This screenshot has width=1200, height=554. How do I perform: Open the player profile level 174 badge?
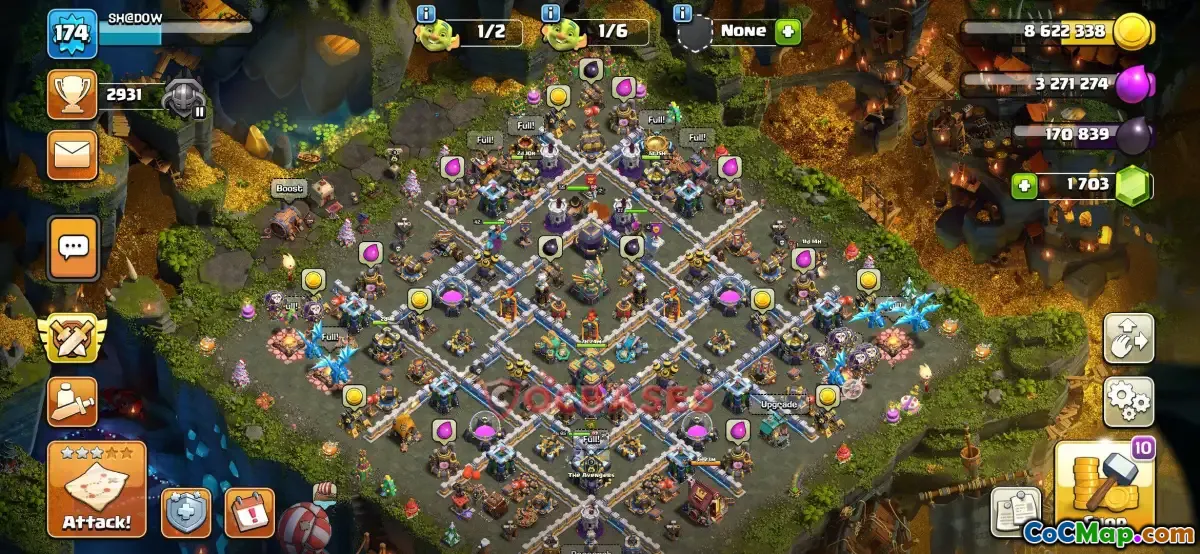(x=72, y=33)
